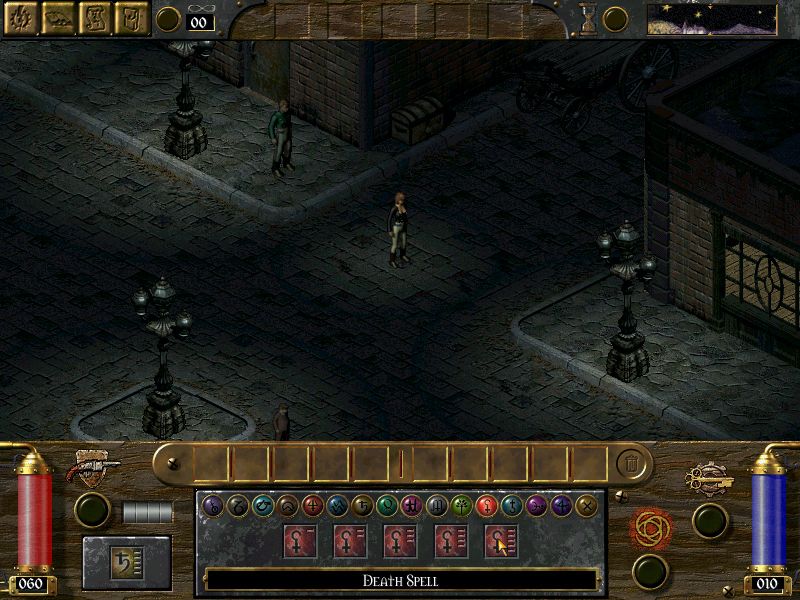Click the fourth gold top-left button
This screenshot has height=600, width=800.
(x=132, y=17)
